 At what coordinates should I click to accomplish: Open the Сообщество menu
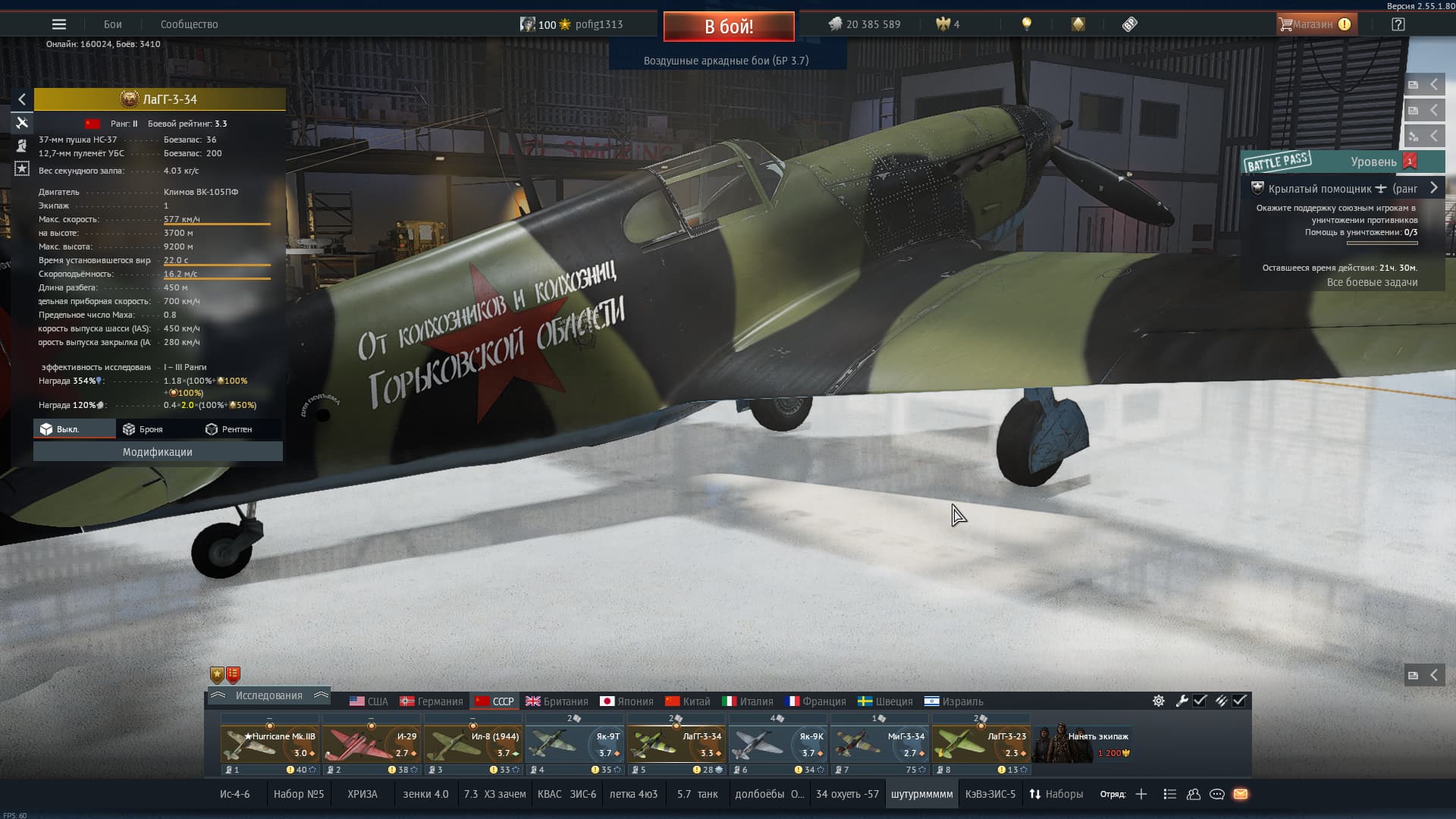tap(189, 24)
